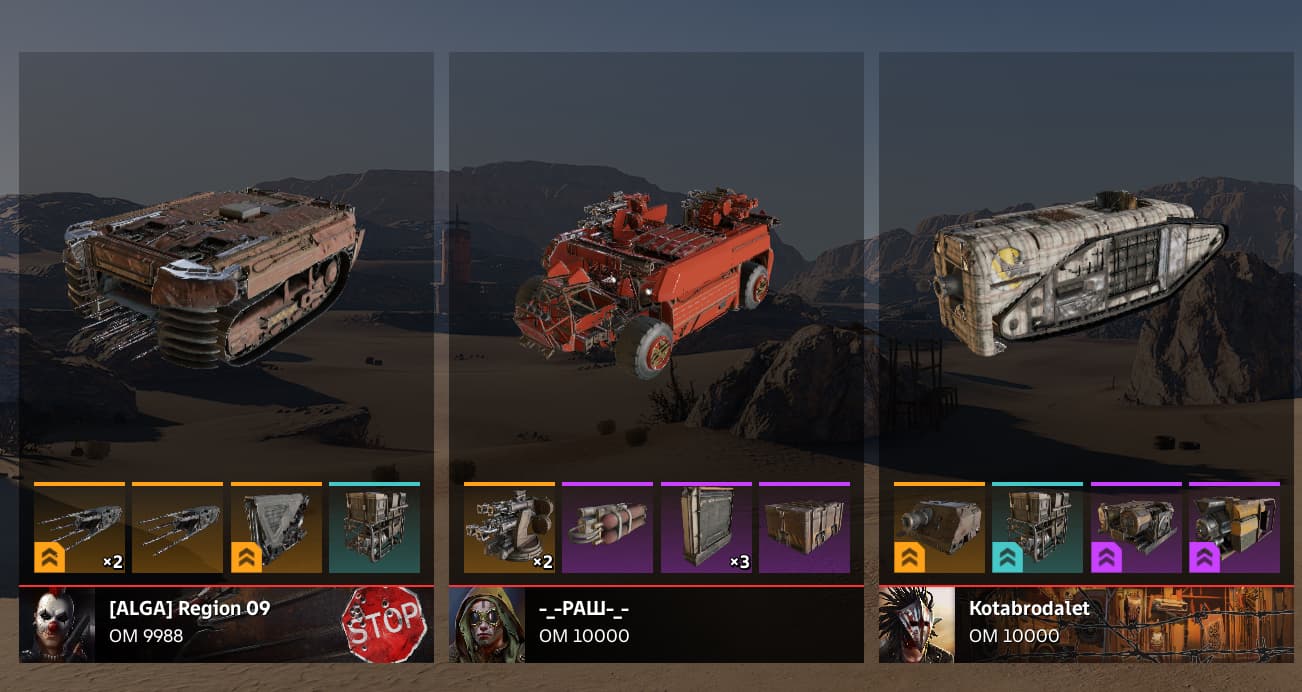The width and height of the screenshot is (1302, 692).
Task: Select the twin turret slot marked ×2
Action: point(509,528)
